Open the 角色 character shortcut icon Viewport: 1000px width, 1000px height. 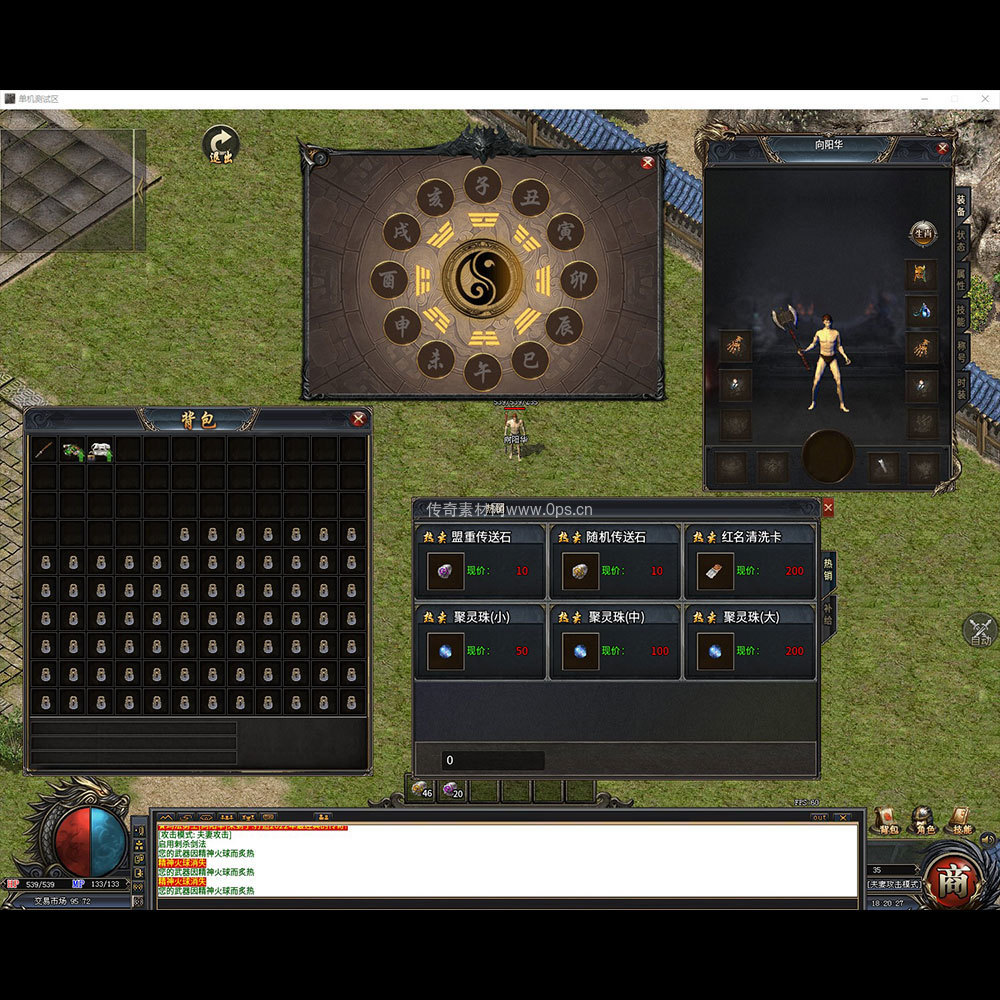click(x=922, y=820)
